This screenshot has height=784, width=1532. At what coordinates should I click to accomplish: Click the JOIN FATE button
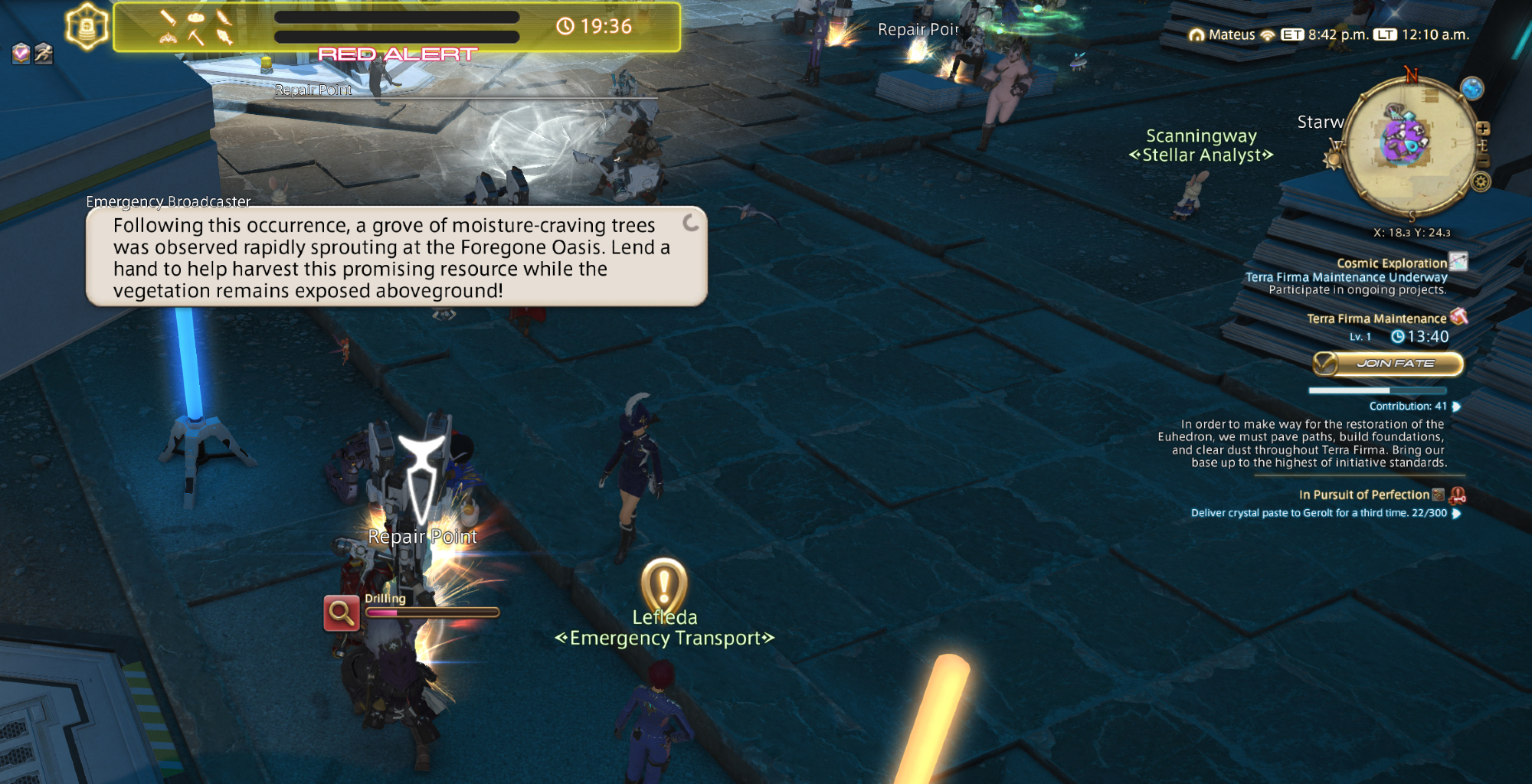tap(1388, 364)
